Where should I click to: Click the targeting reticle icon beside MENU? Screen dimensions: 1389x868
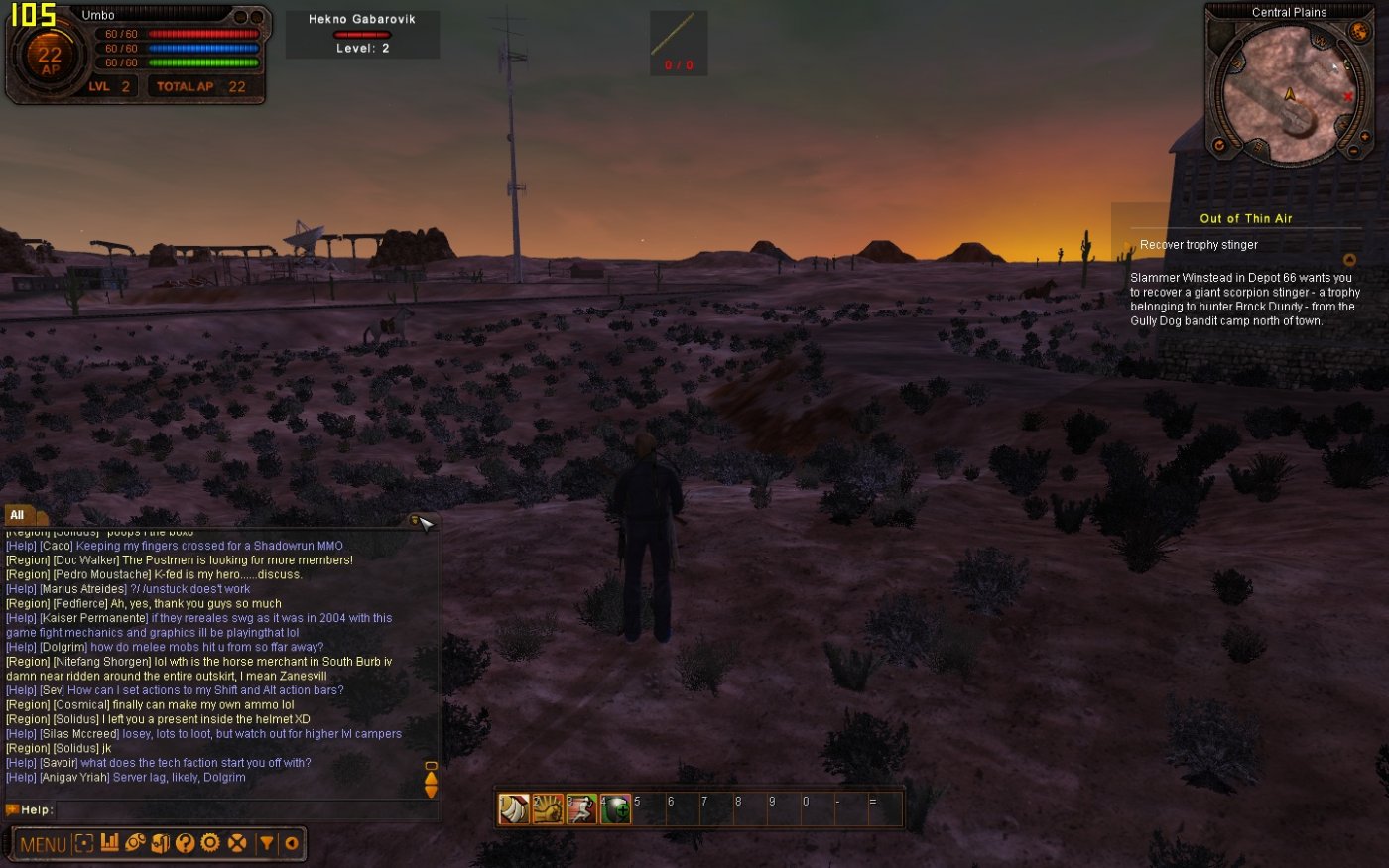tap(84, 844)
